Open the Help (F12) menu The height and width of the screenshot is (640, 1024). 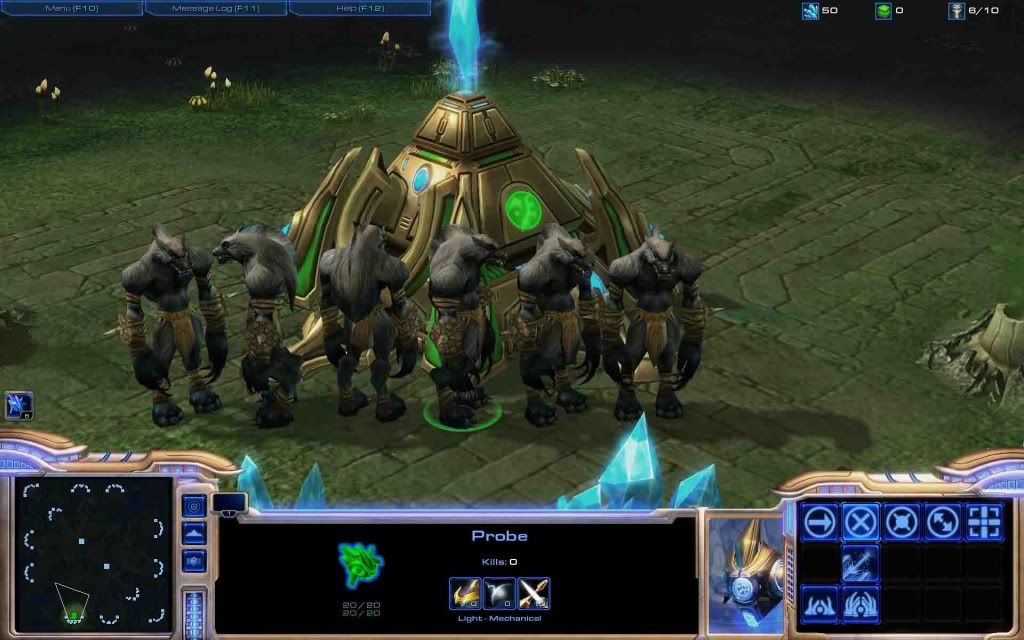[x=360, y=8]
